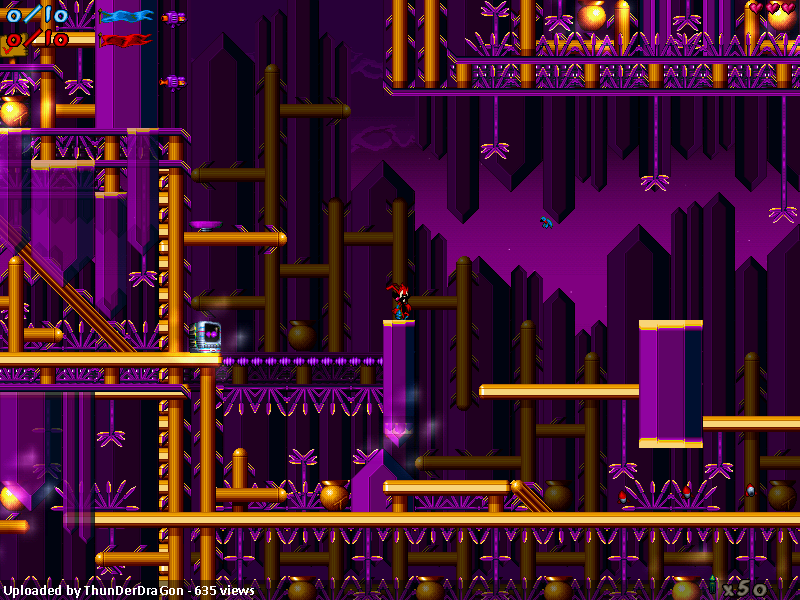Click the blue team flag icon
Image resolution: width=800 pixels, height=600 pixels.
127,16
